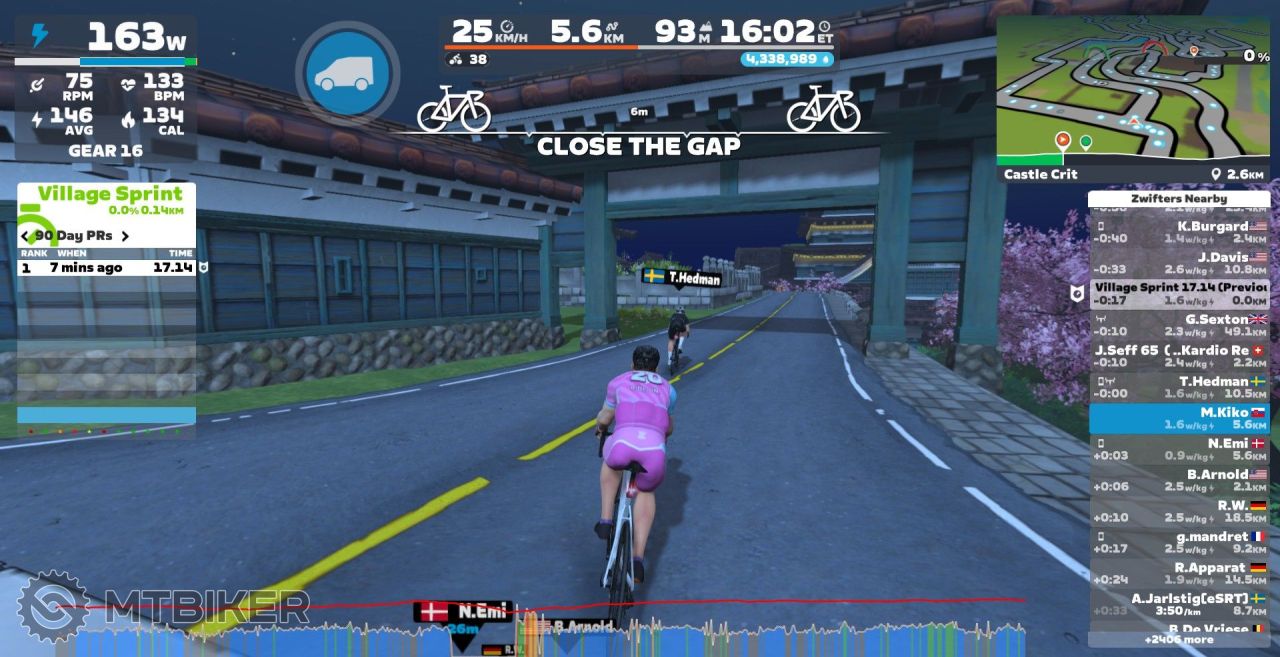Select T.Hedman's row in the Zwifters Nearby list
This screenshot has width=1280, height=657.
1179,387
